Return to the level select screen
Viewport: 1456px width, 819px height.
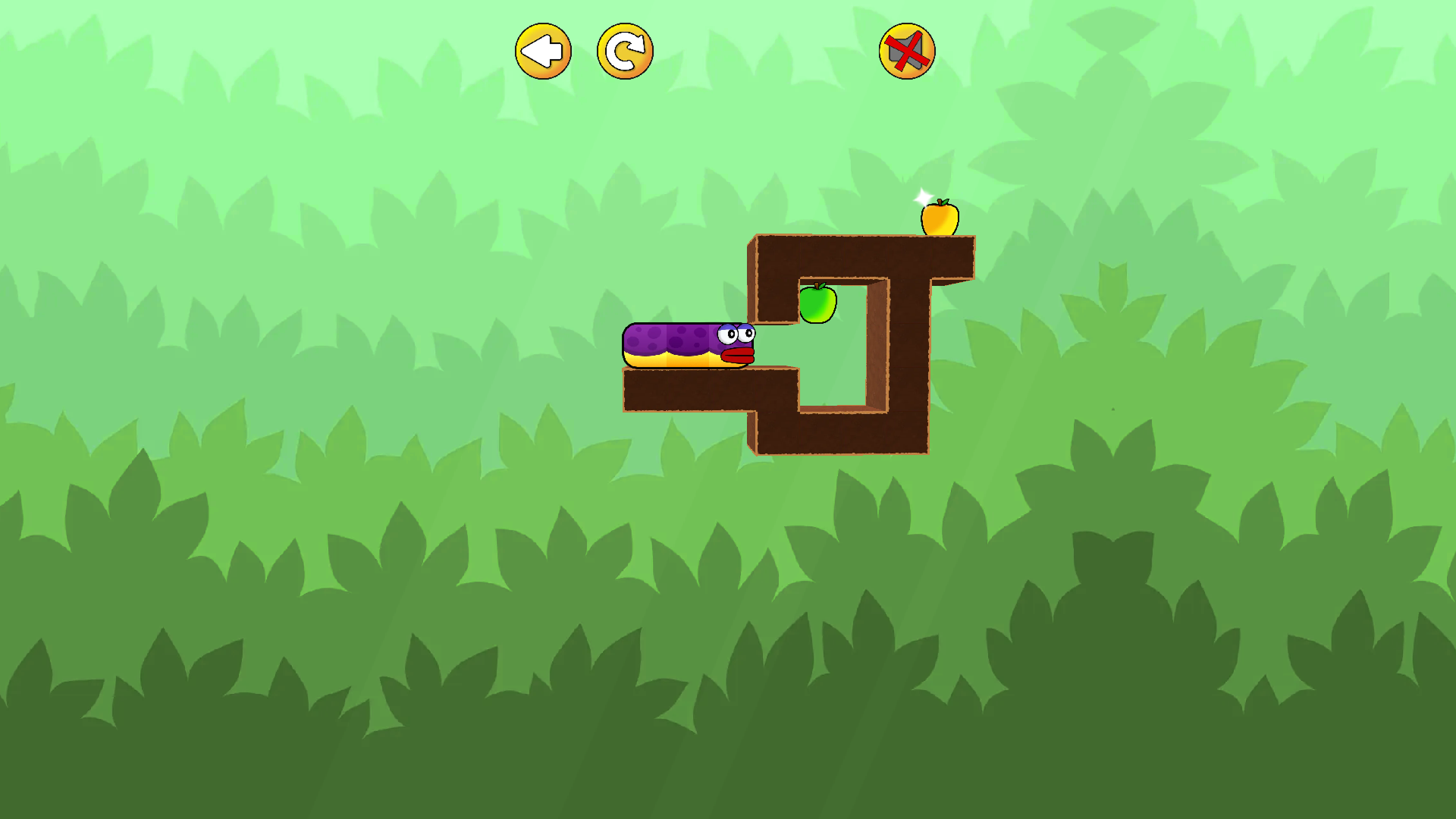pyautogui.click(x=541, y=50)
